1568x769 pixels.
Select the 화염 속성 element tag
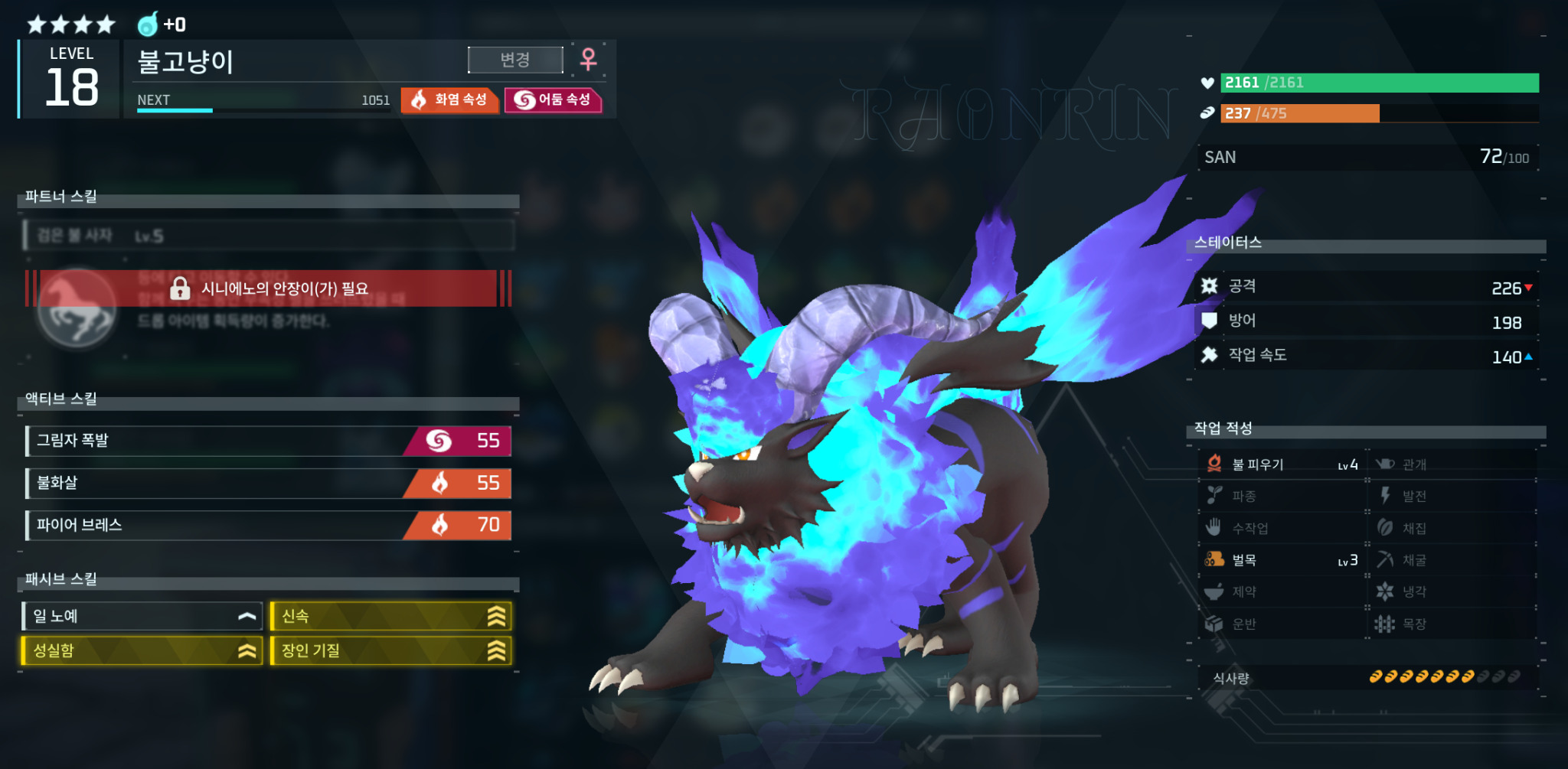(x=449, y=99)
